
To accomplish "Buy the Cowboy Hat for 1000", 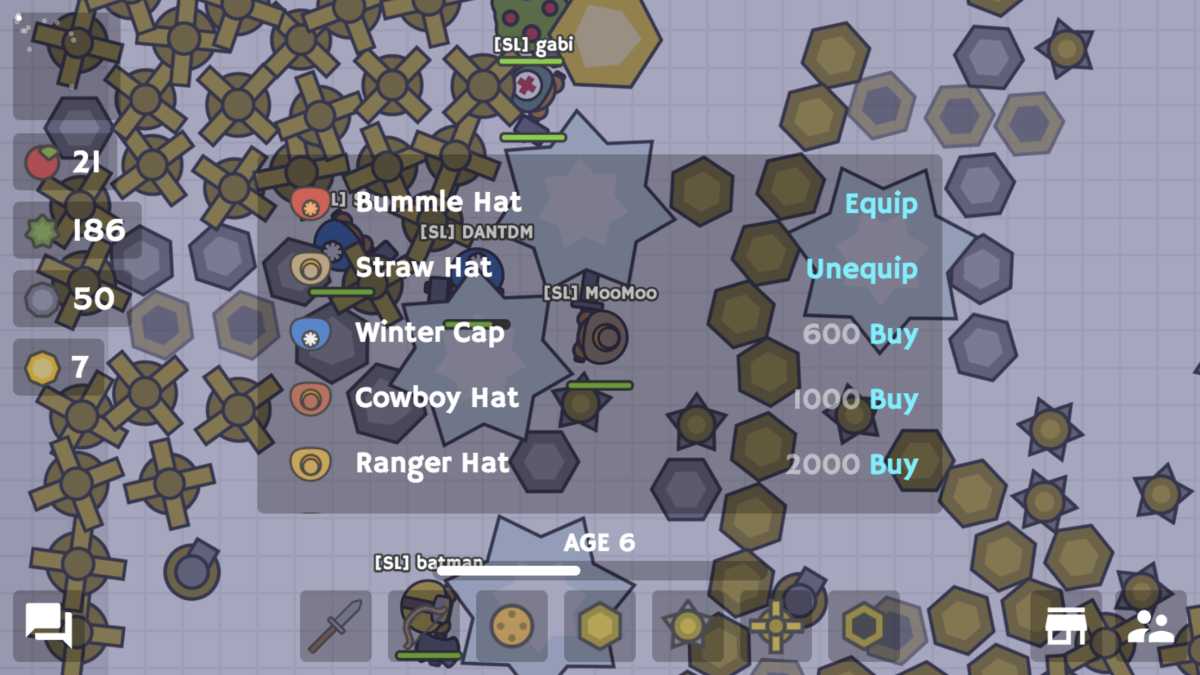I will pos(893,399).
